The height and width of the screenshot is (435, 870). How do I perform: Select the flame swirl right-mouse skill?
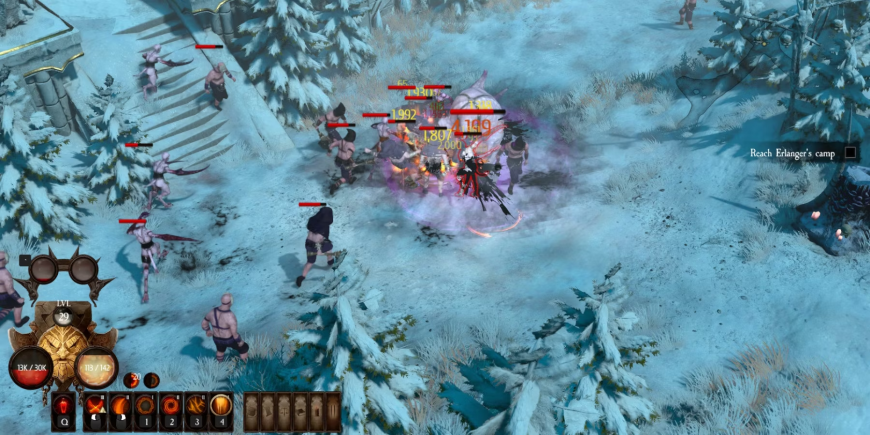coord(122,407)
